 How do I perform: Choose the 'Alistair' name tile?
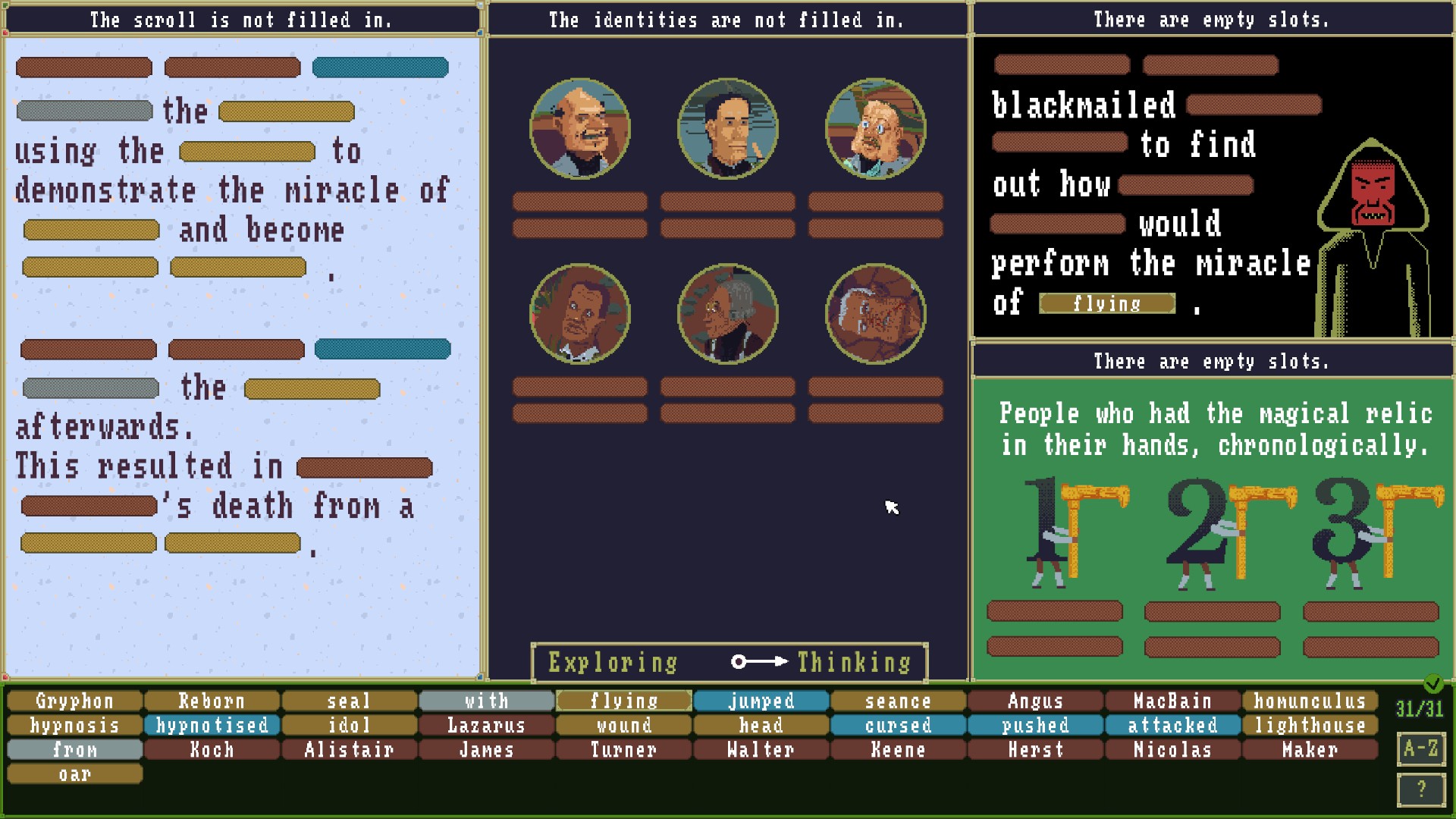349,750
